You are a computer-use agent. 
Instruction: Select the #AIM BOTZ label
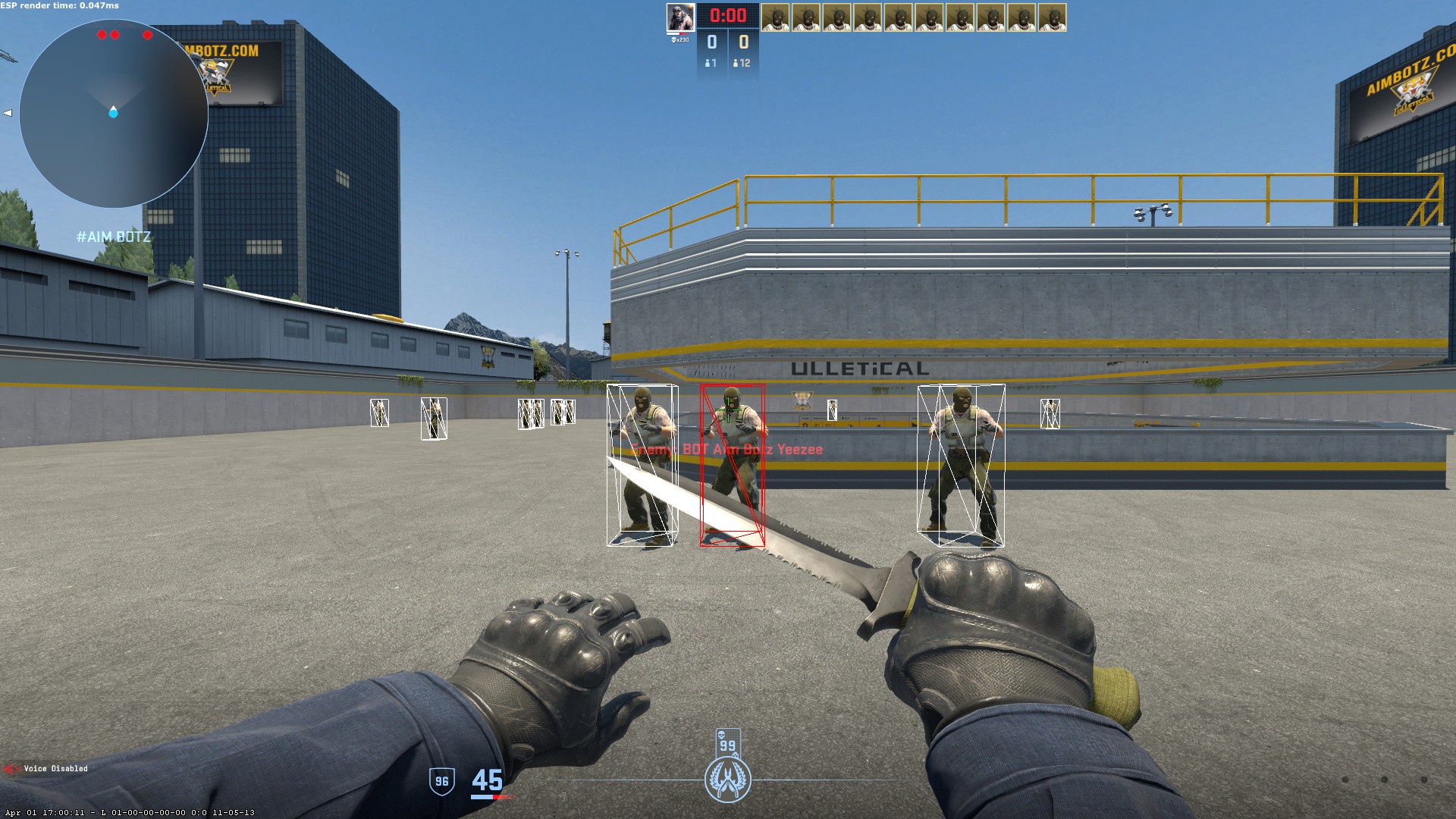[112, 236]
